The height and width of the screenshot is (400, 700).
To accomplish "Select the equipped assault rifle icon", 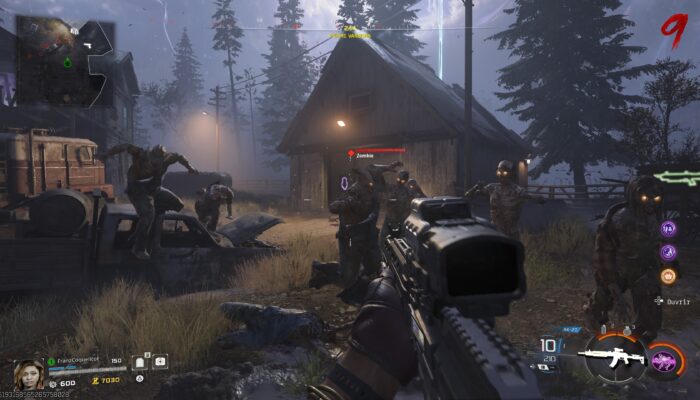I will [x=615, y=360].
